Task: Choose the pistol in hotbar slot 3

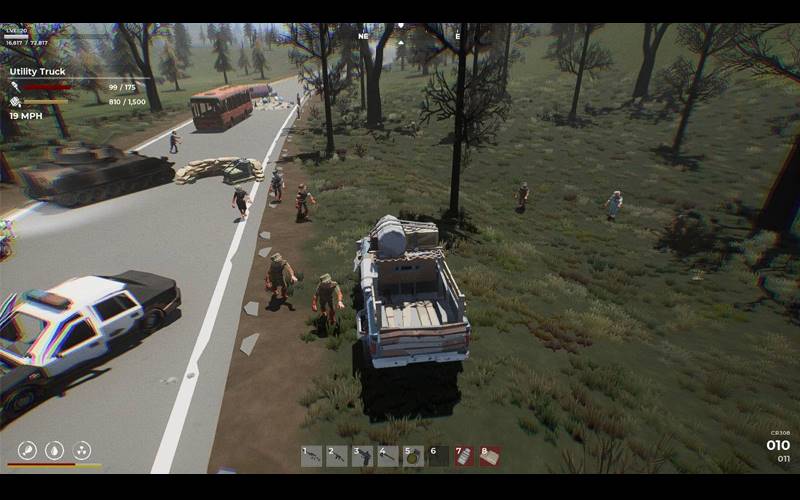Action: 362,456
